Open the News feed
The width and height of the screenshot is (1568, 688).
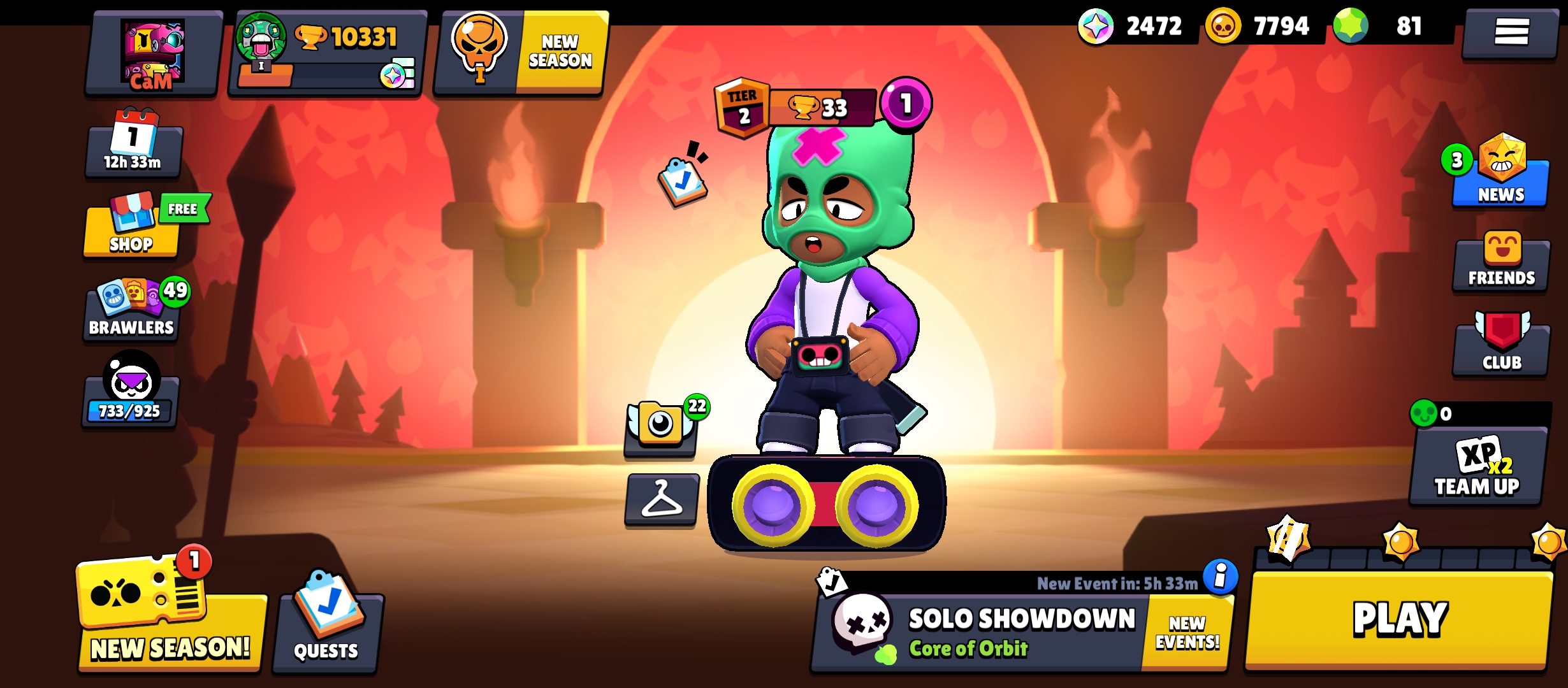(1500, 175)
